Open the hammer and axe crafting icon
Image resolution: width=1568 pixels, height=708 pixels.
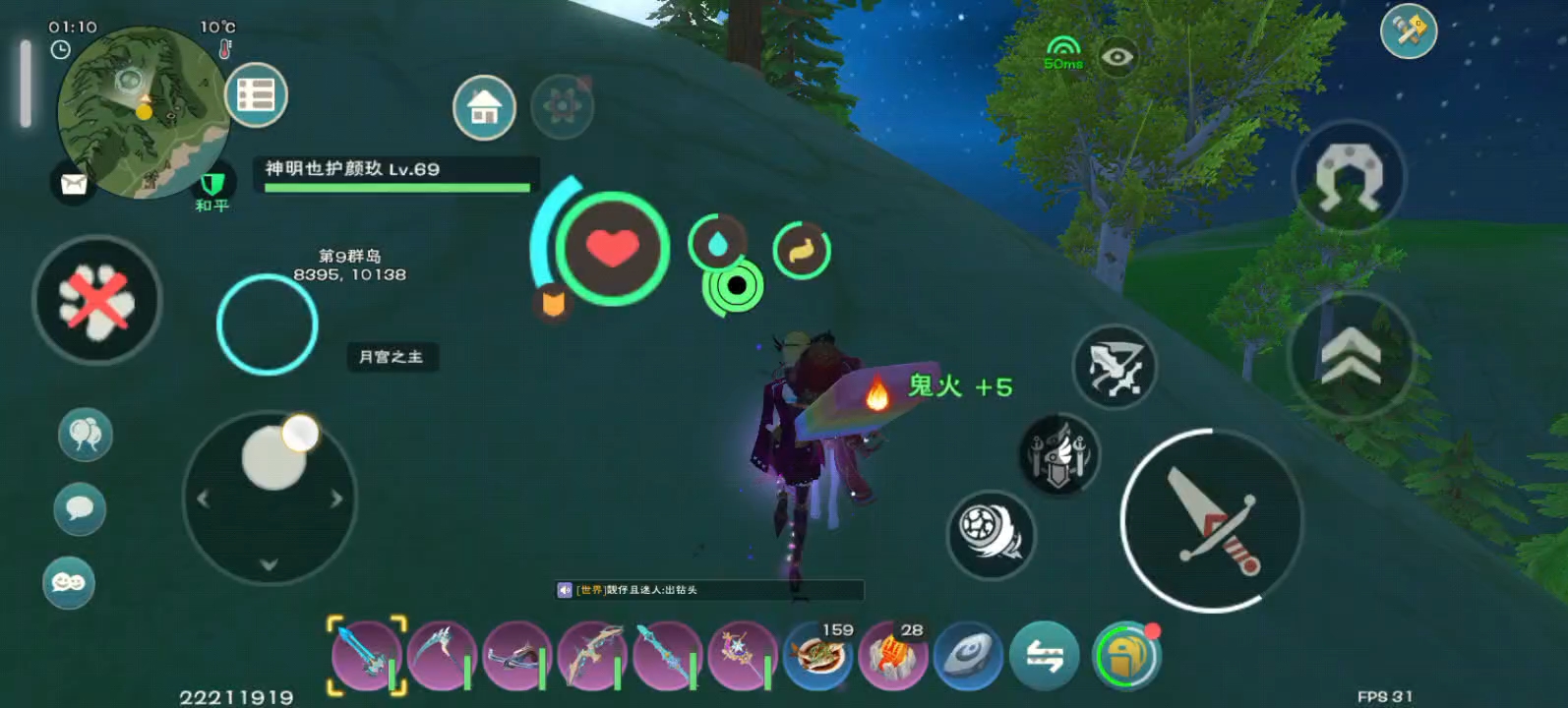tap(1409, 30)
